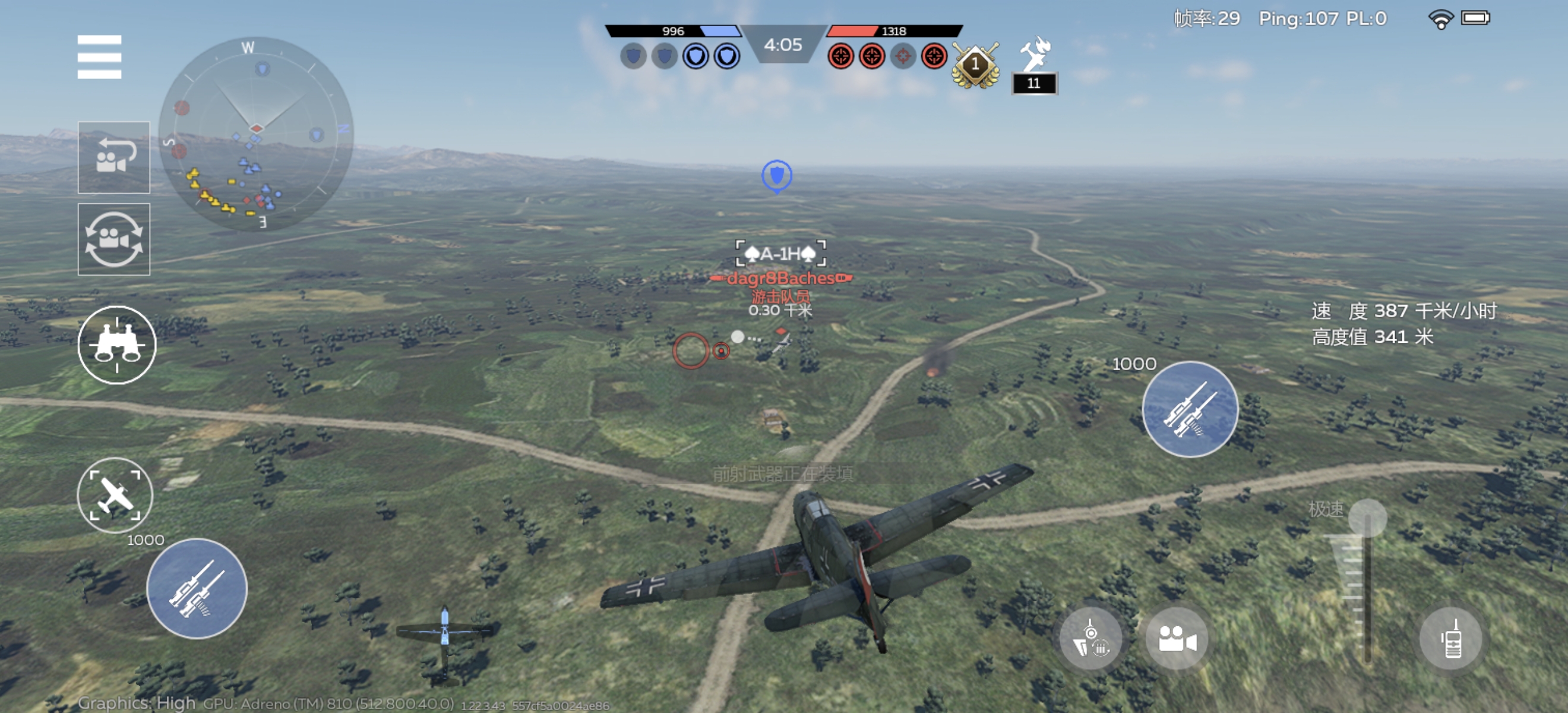This screenshot has width=1568, height=713.
Task: Tap the repair tools icon
Action: point(1034,54)
